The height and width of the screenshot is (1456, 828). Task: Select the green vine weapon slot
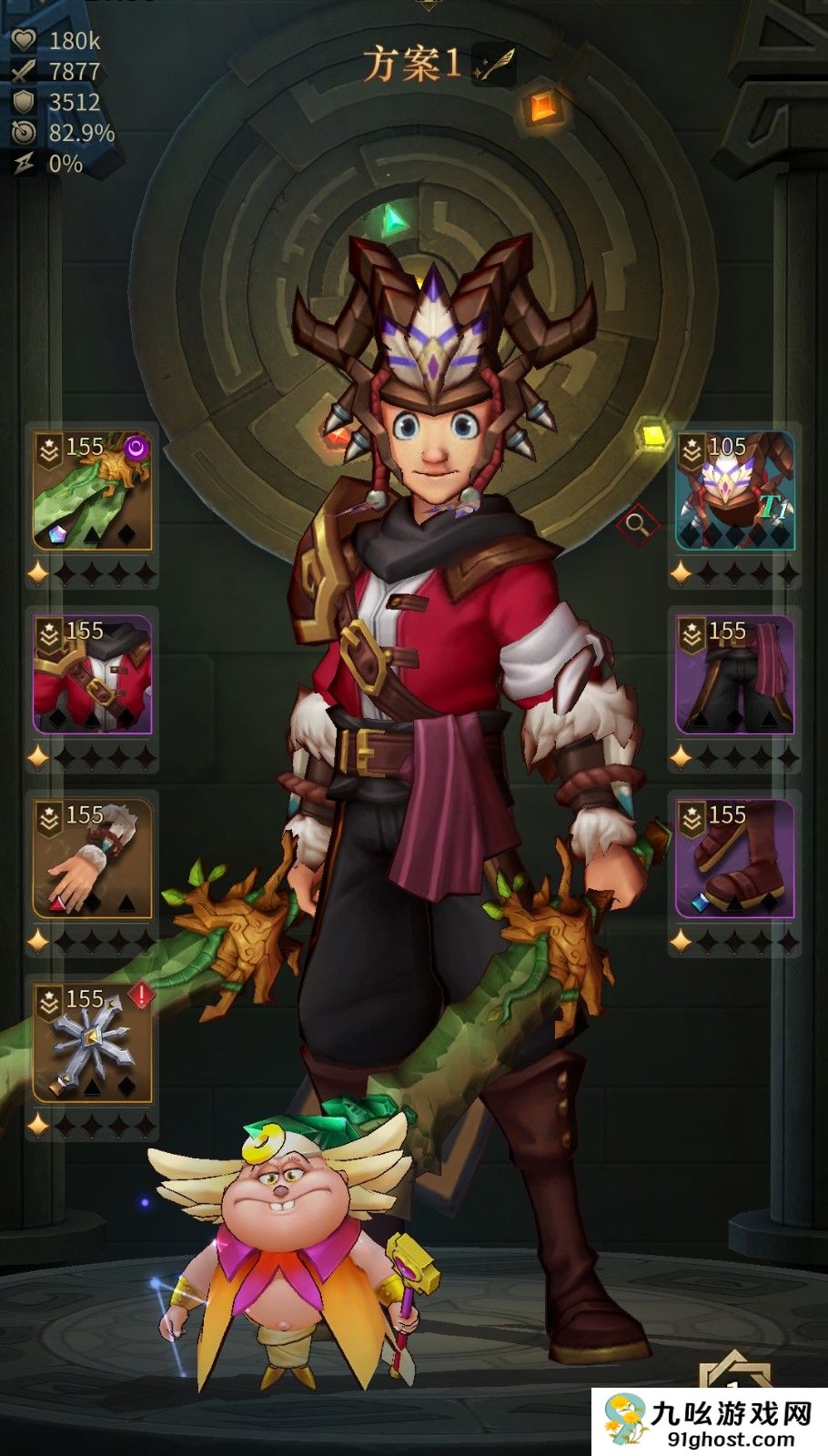(x=92, y=491)
